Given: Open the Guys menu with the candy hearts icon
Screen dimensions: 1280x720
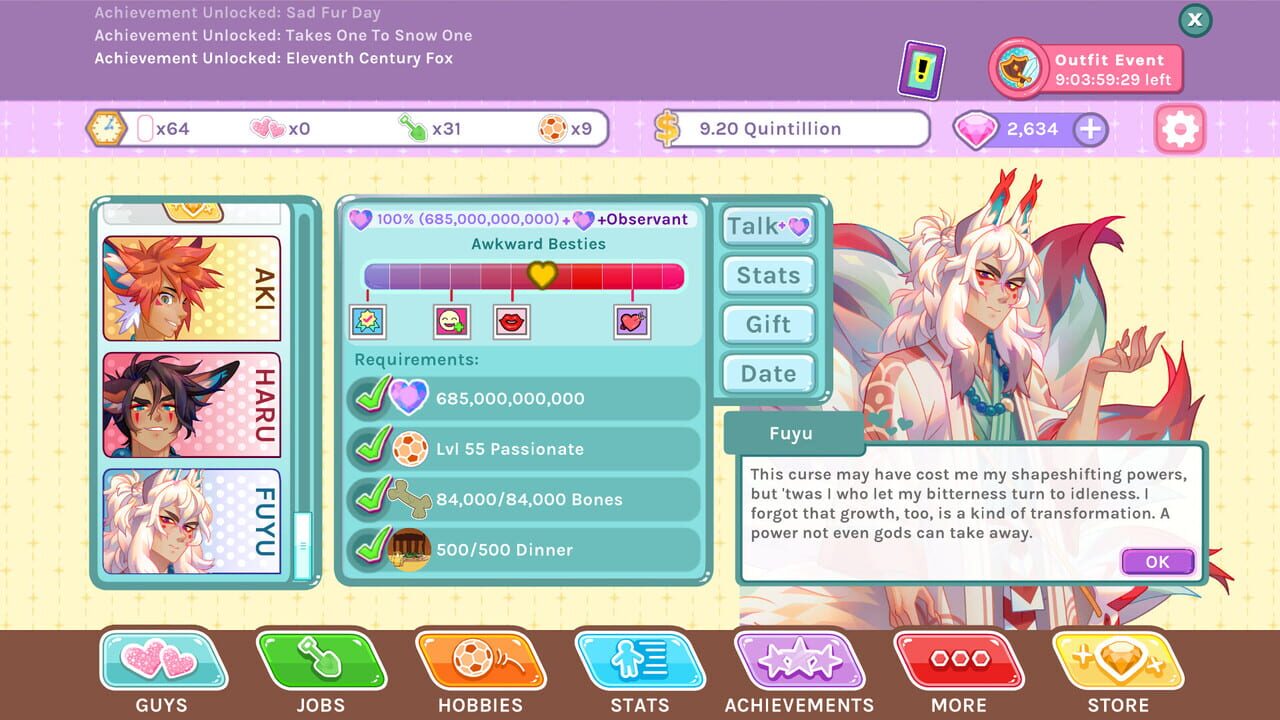Looking at the screenshot, I should [162, 662].
